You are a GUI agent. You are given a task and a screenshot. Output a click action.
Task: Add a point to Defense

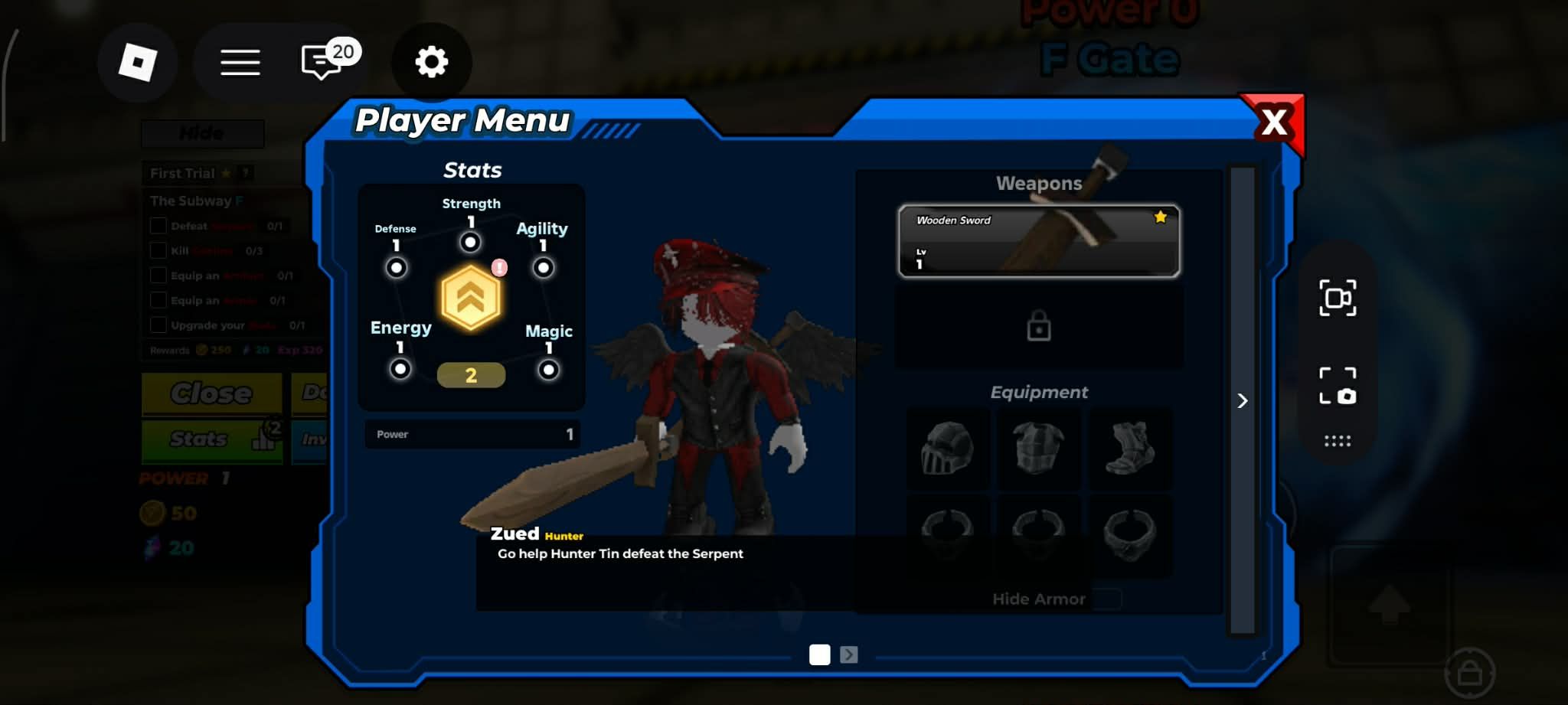click(396, 268)
